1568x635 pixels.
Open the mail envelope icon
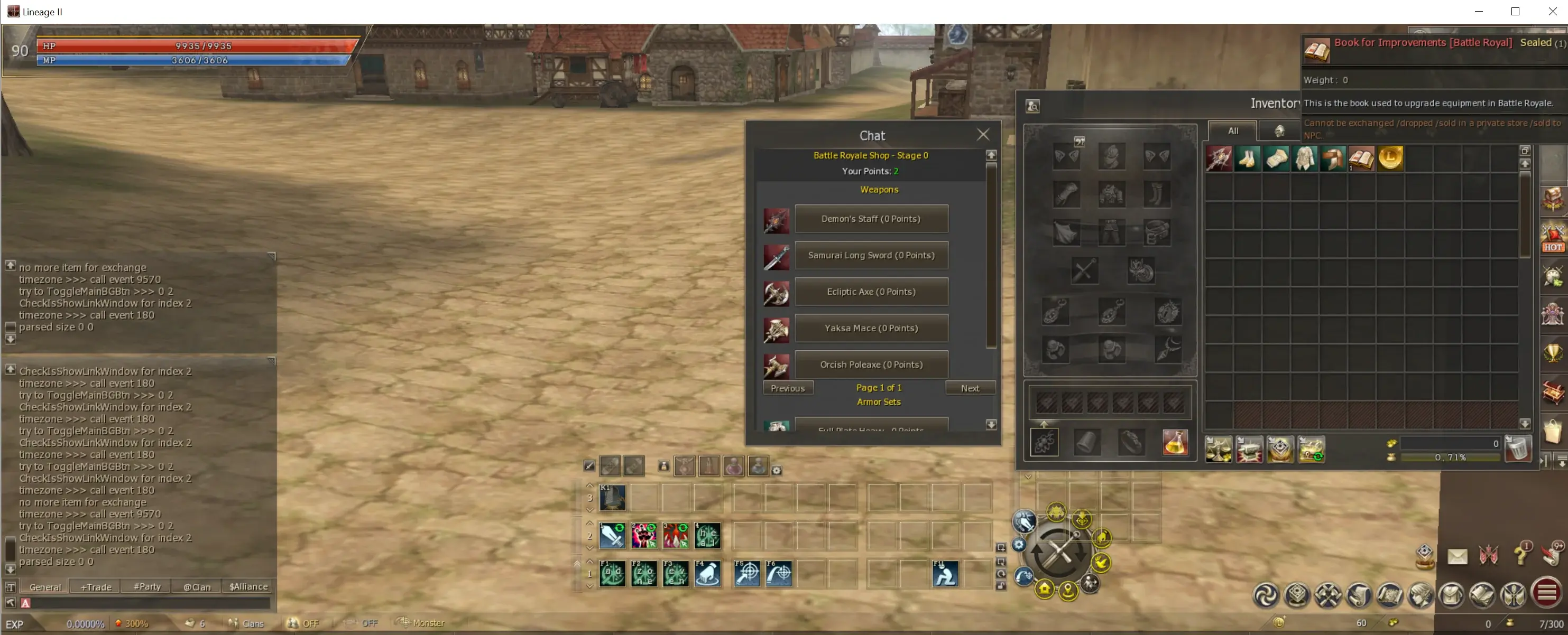coord(1456,556)
